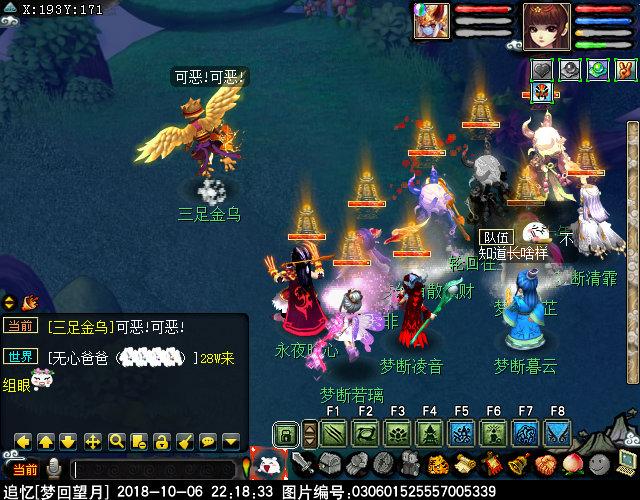Open the treasure chest inventory icon
This screenshot has width=640, height=500.
click(x=330, y=464)
